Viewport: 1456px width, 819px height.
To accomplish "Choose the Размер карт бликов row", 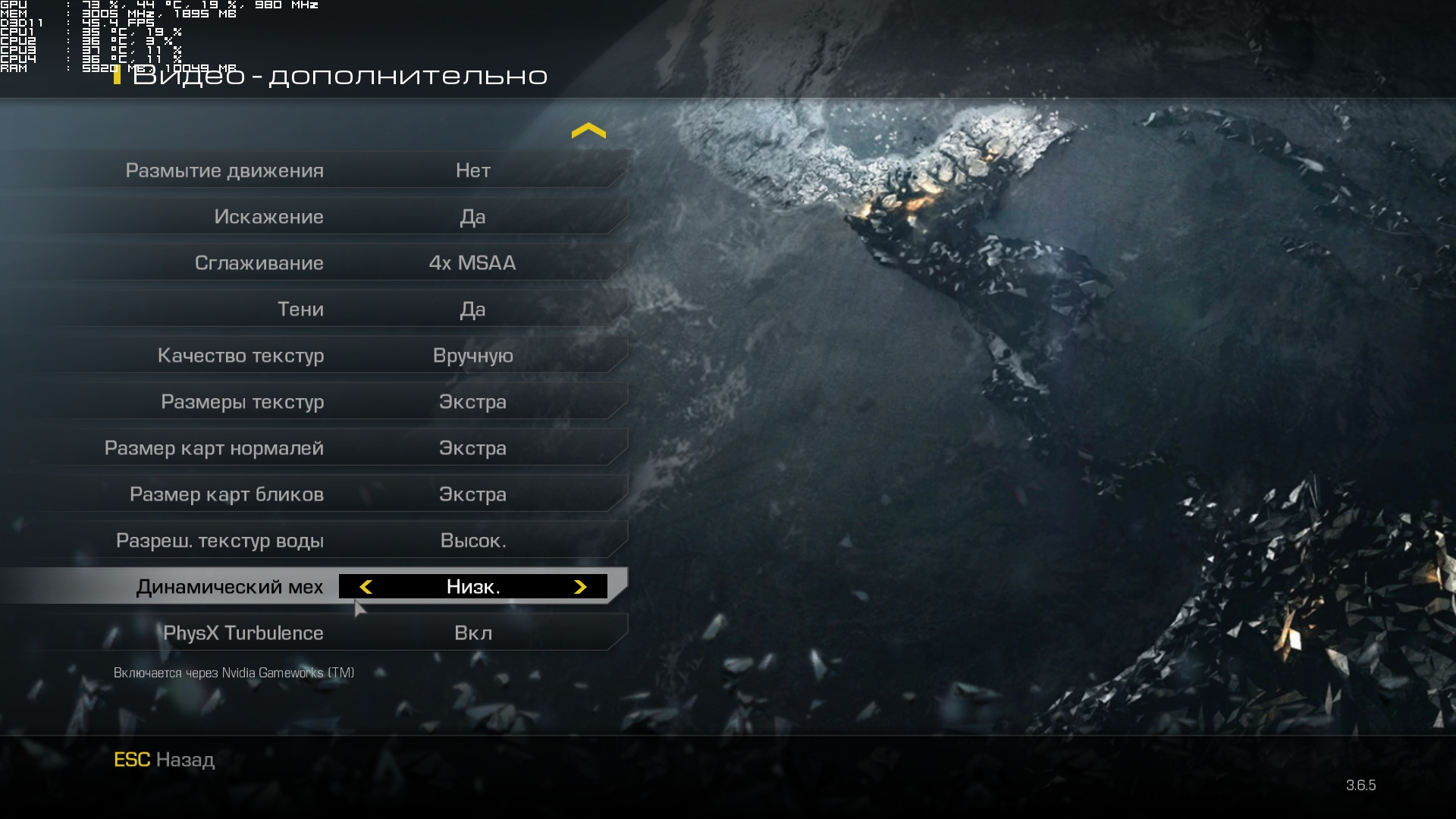I will tap(315, 494).
